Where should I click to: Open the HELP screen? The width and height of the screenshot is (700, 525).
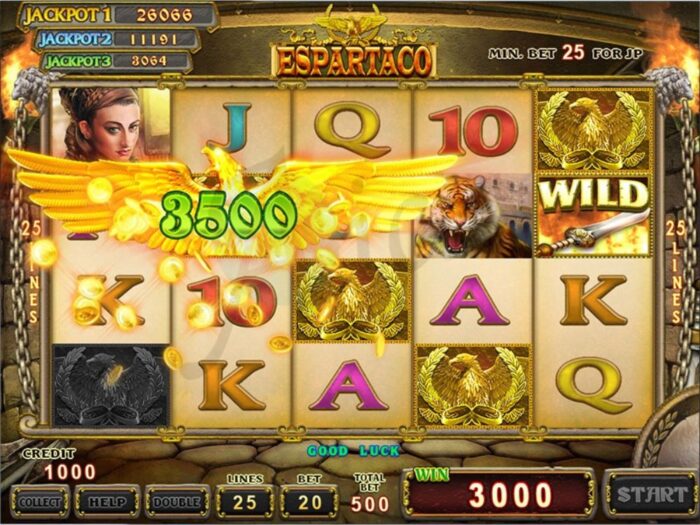[107, 499]
